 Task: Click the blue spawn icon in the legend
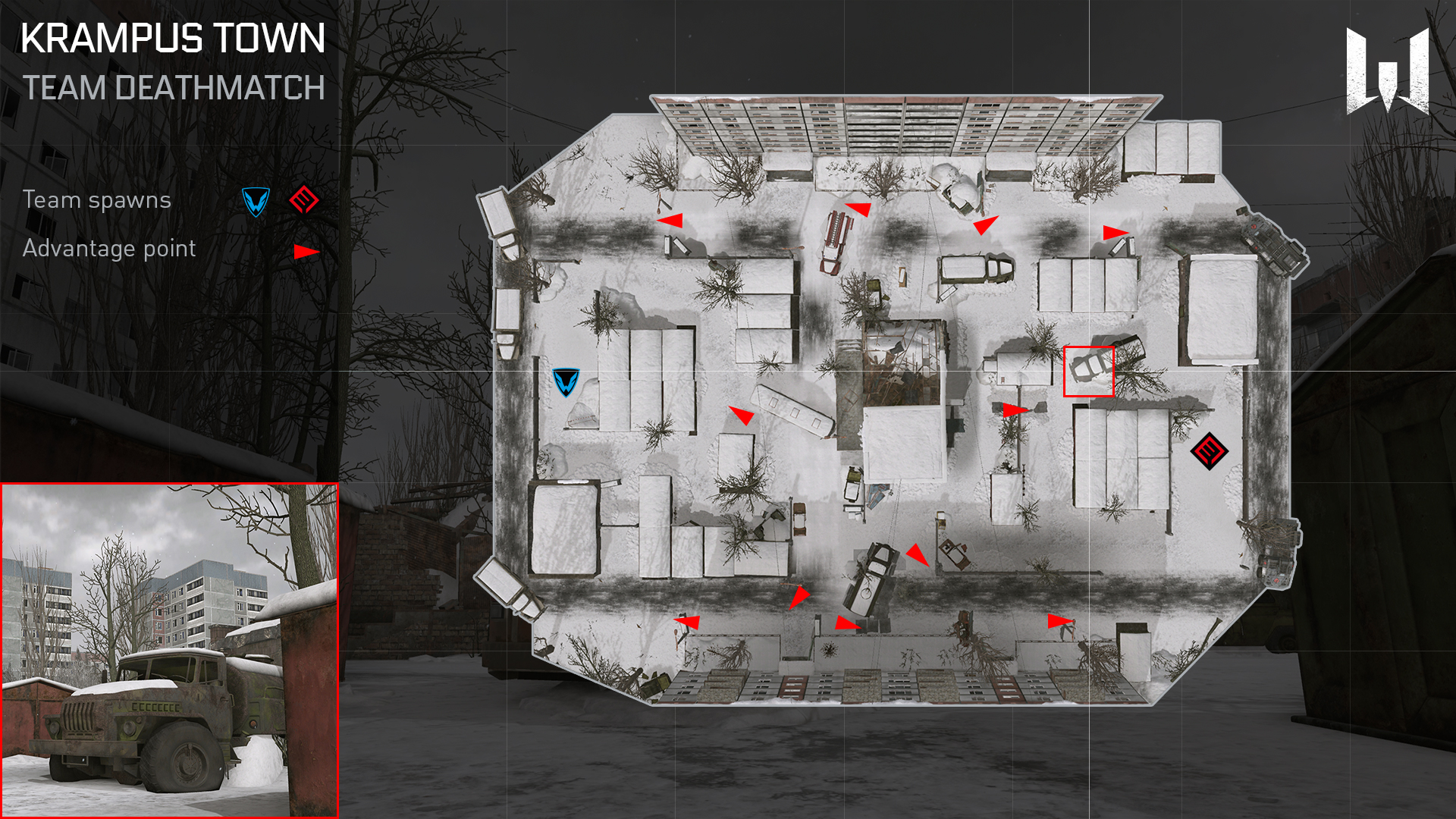pos(256,202)
